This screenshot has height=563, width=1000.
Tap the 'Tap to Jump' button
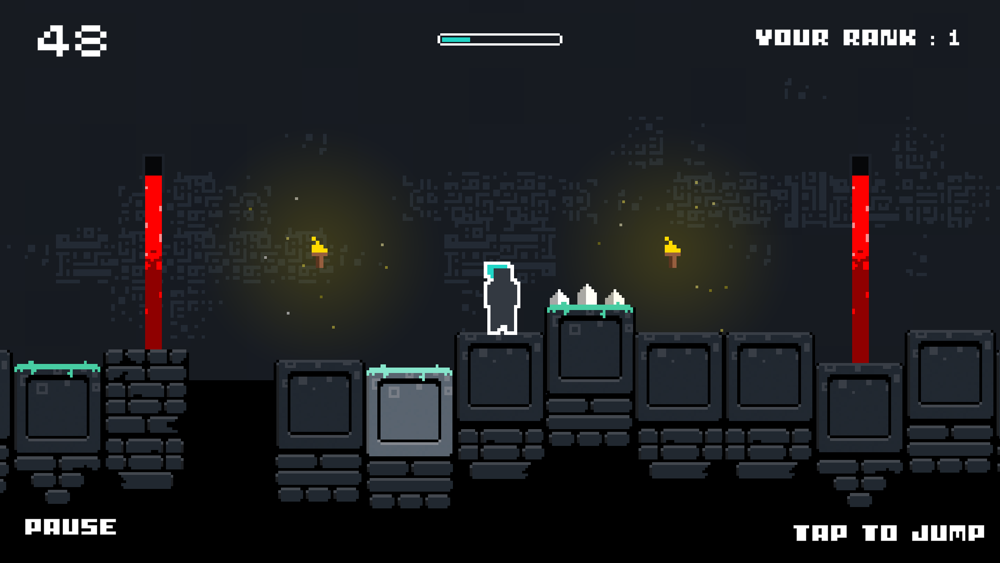(x=888, y=533)
